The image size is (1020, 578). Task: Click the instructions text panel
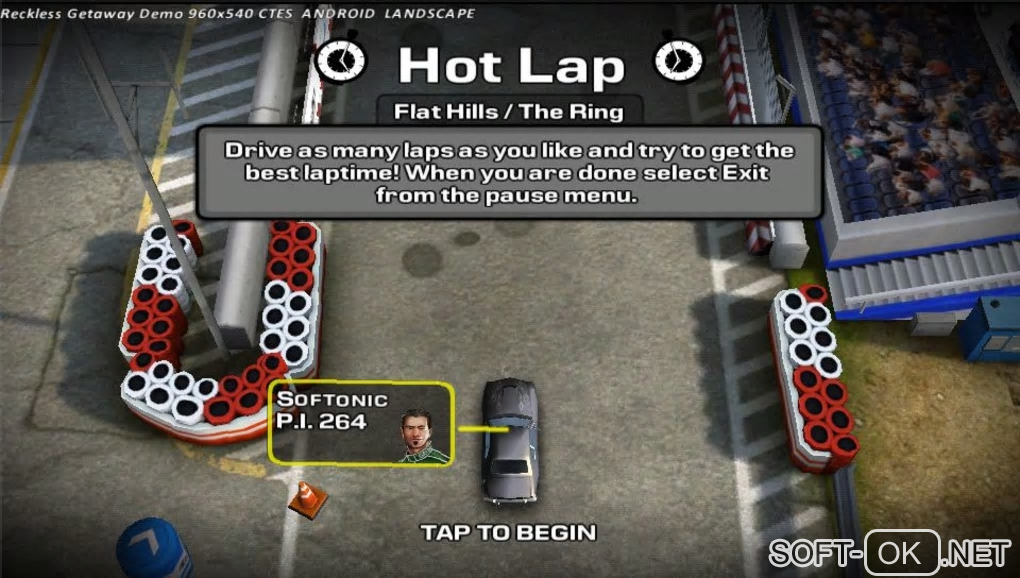509,173
